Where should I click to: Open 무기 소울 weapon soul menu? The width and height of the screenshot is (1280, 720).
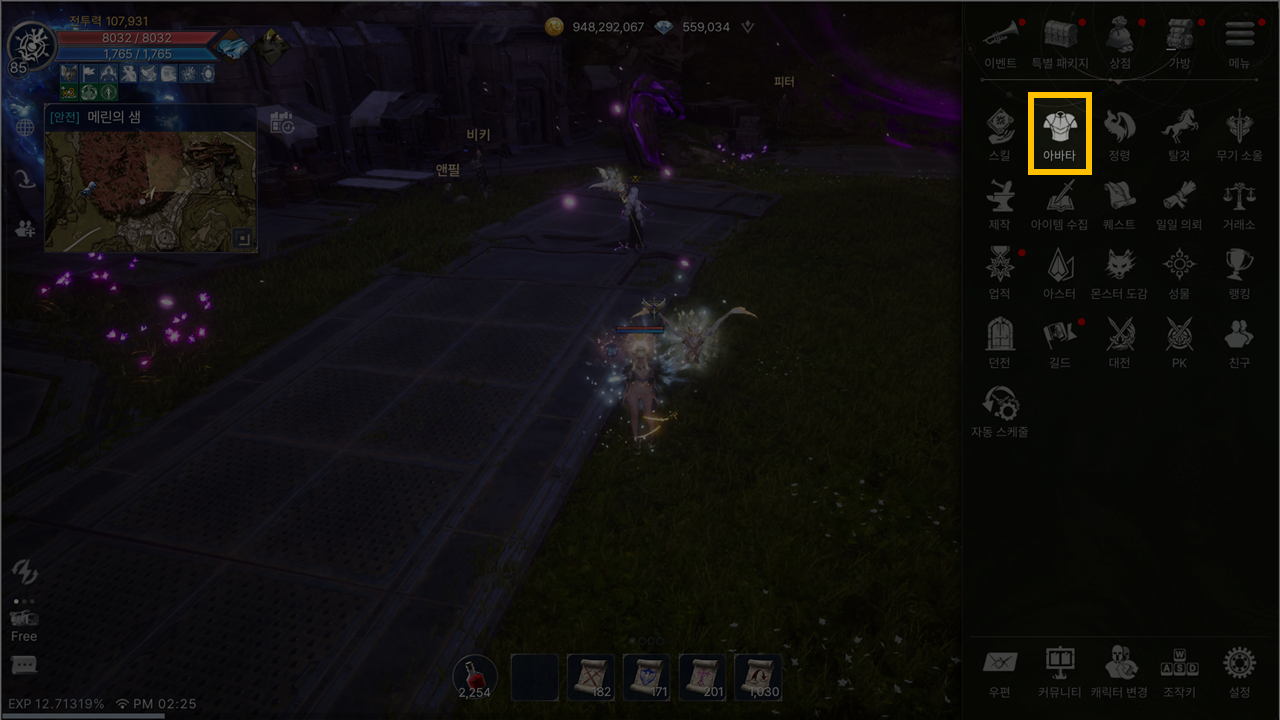coord(1239,132)
